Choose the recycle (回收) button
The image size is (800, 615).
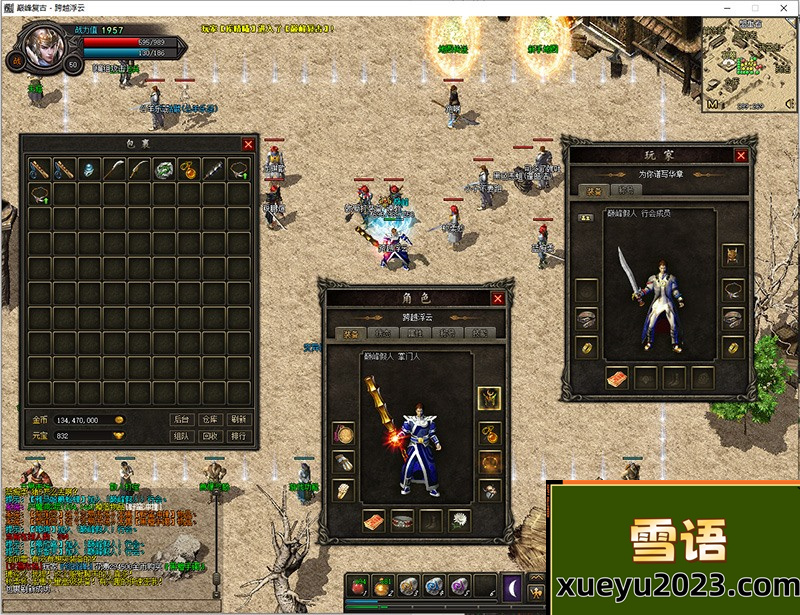tap(209, 436)
